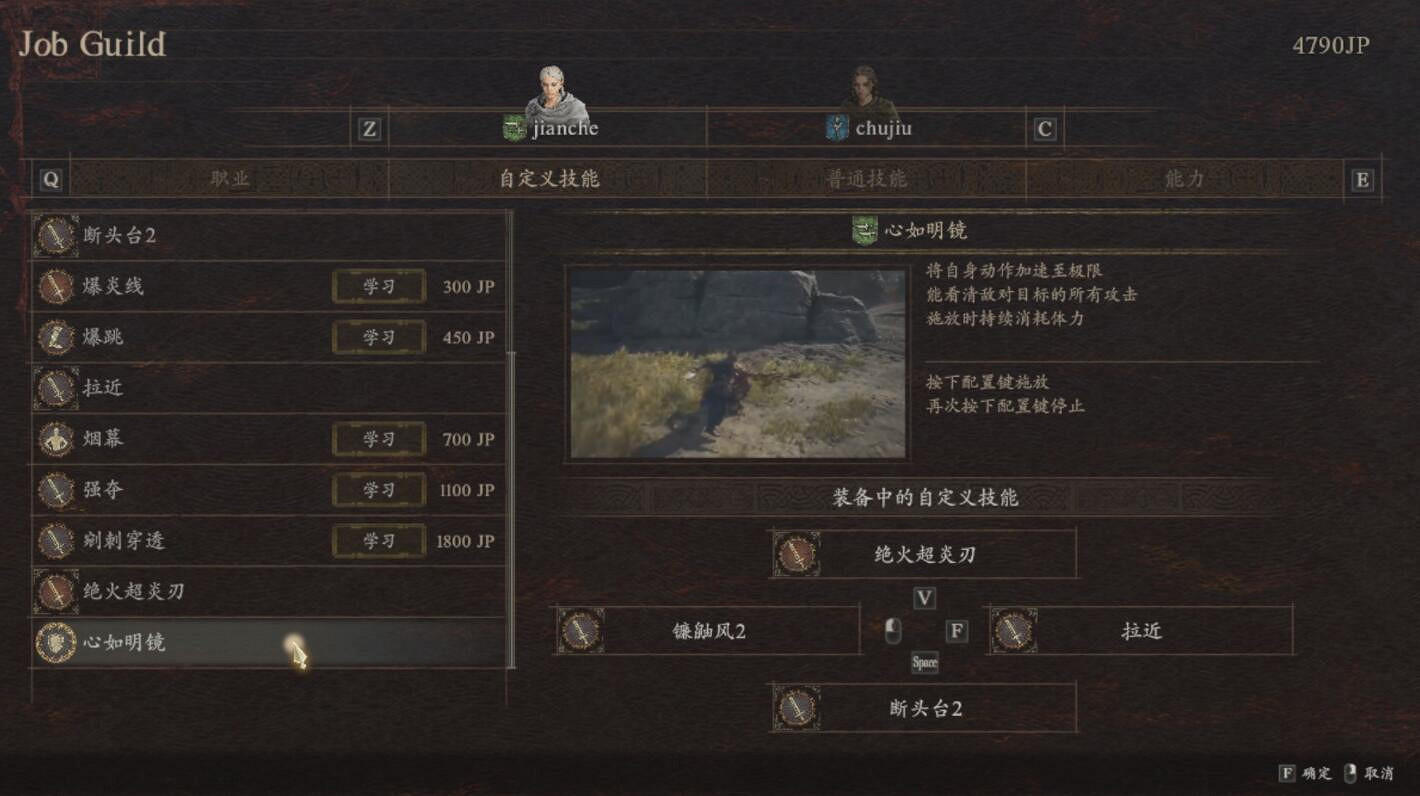This screenshot has height=796, width=1420.
Task: Click the 爆跳 jump skill icon
Action: click(57, 338)
